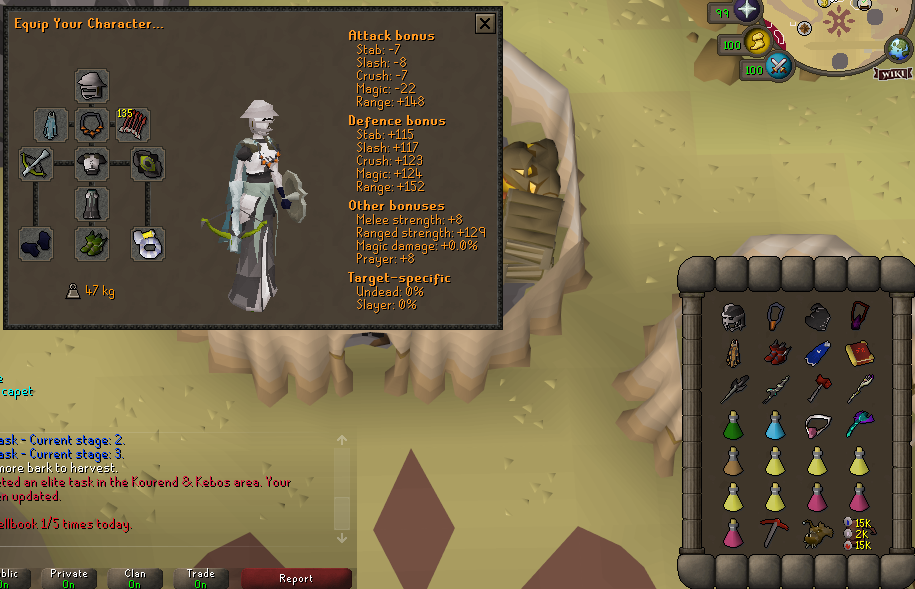Choose the equipped bow weapon slot
This screenshot has width=915, height=589.
[36, 163]
